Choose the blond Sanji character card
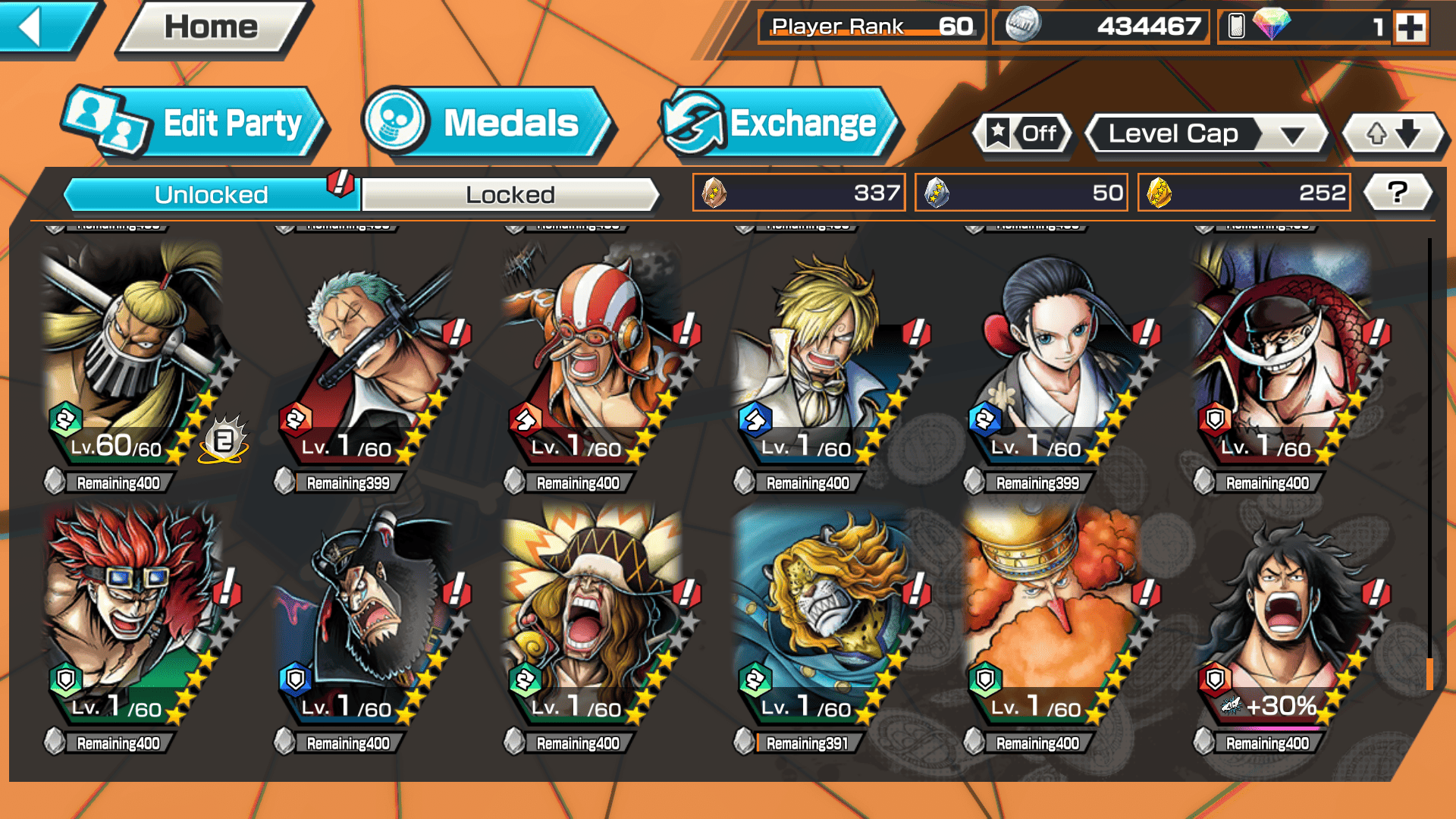Viewport: 1456px width, 819px height. [x=823, y=356]
